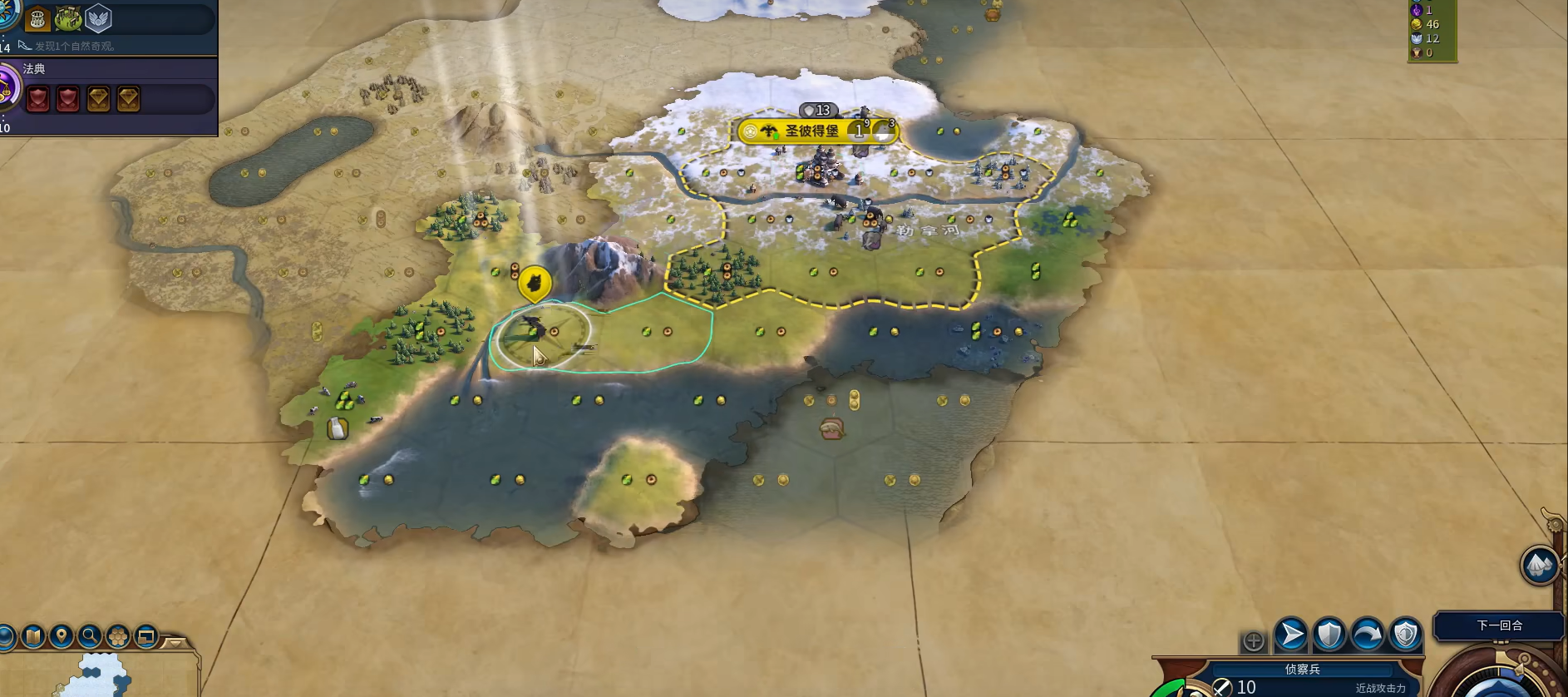
Task: Expand extra unit actions with the plus button
Action: point(1253,640)
